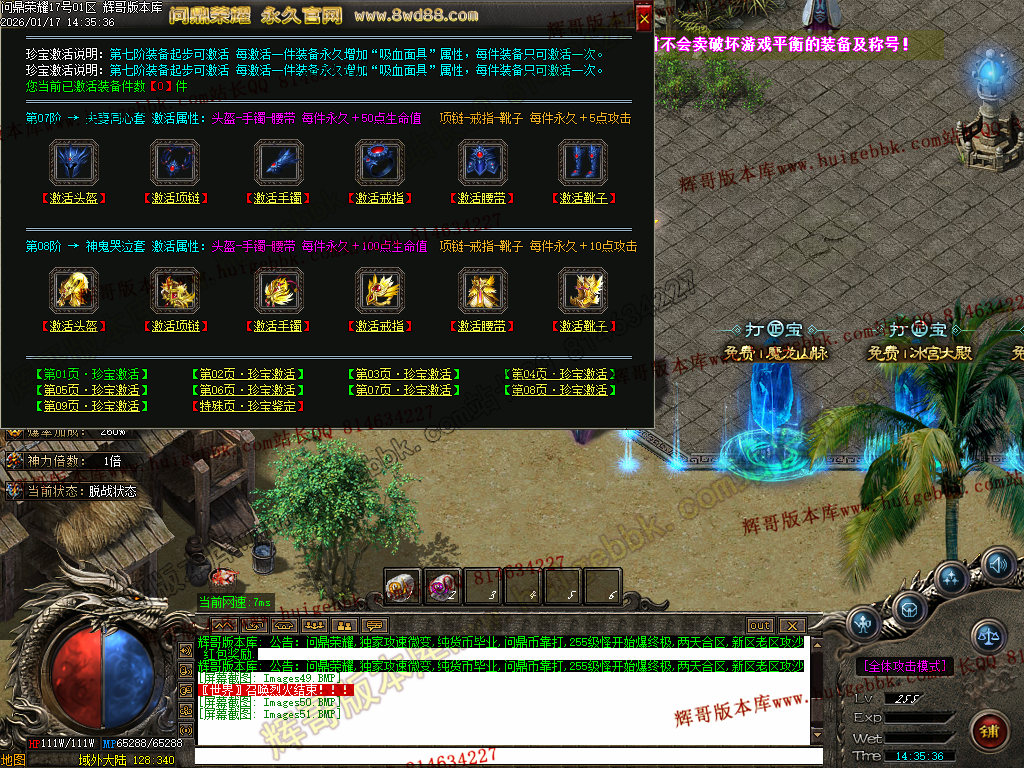
Task: Show 第09页·珍宝激活 page
Action: pyautogui.click(x=91, y=406)
